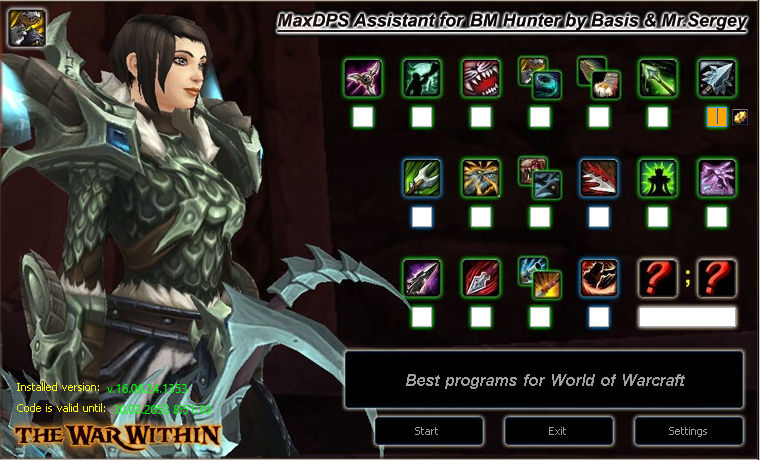
Task: Pick the glowing green figure ability icon
Action: pyautogui.click(x=658, y=178)
